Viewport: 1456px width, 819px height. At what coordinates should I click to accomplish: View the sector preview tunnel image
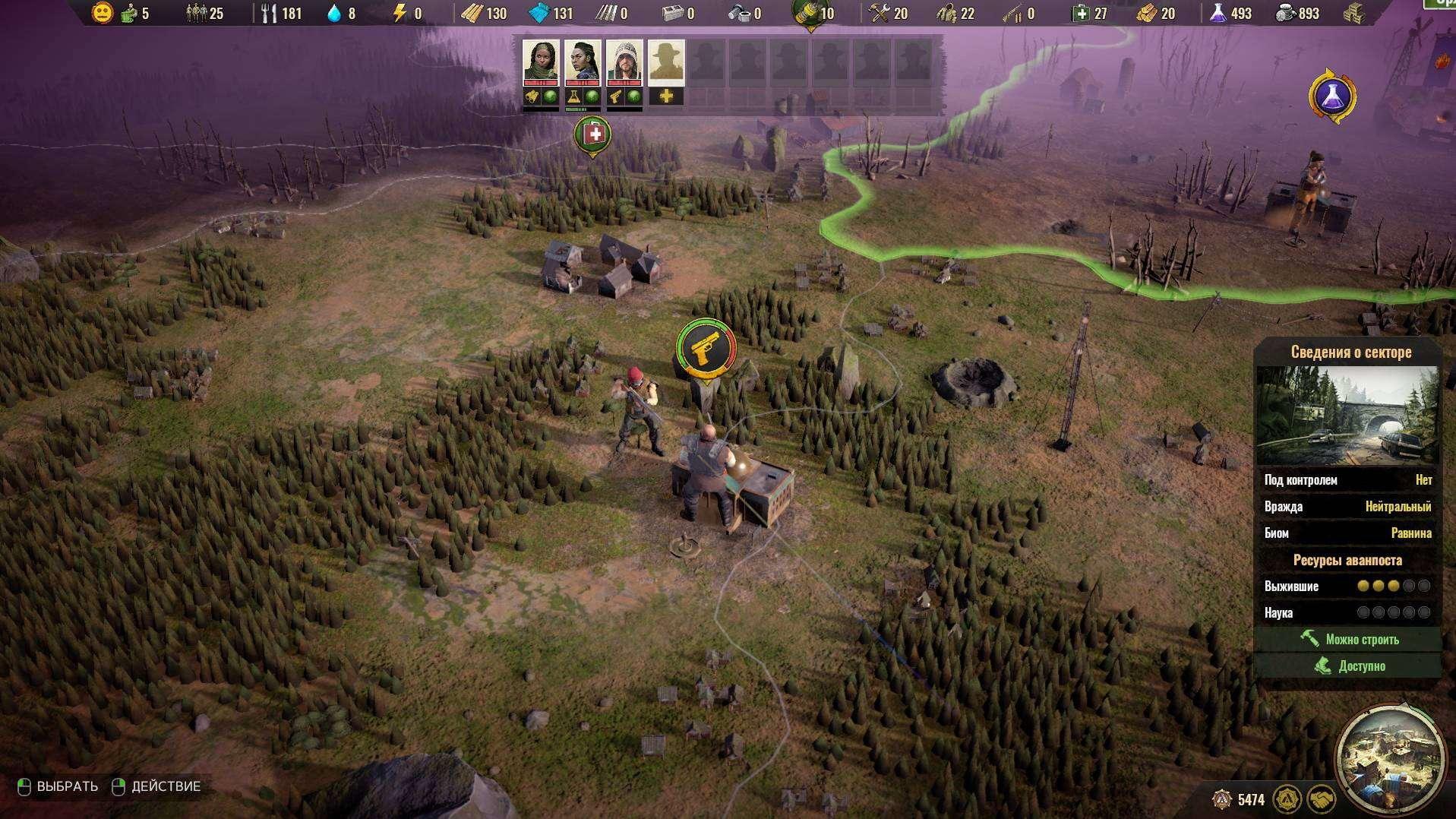(x=1347, y=416)
